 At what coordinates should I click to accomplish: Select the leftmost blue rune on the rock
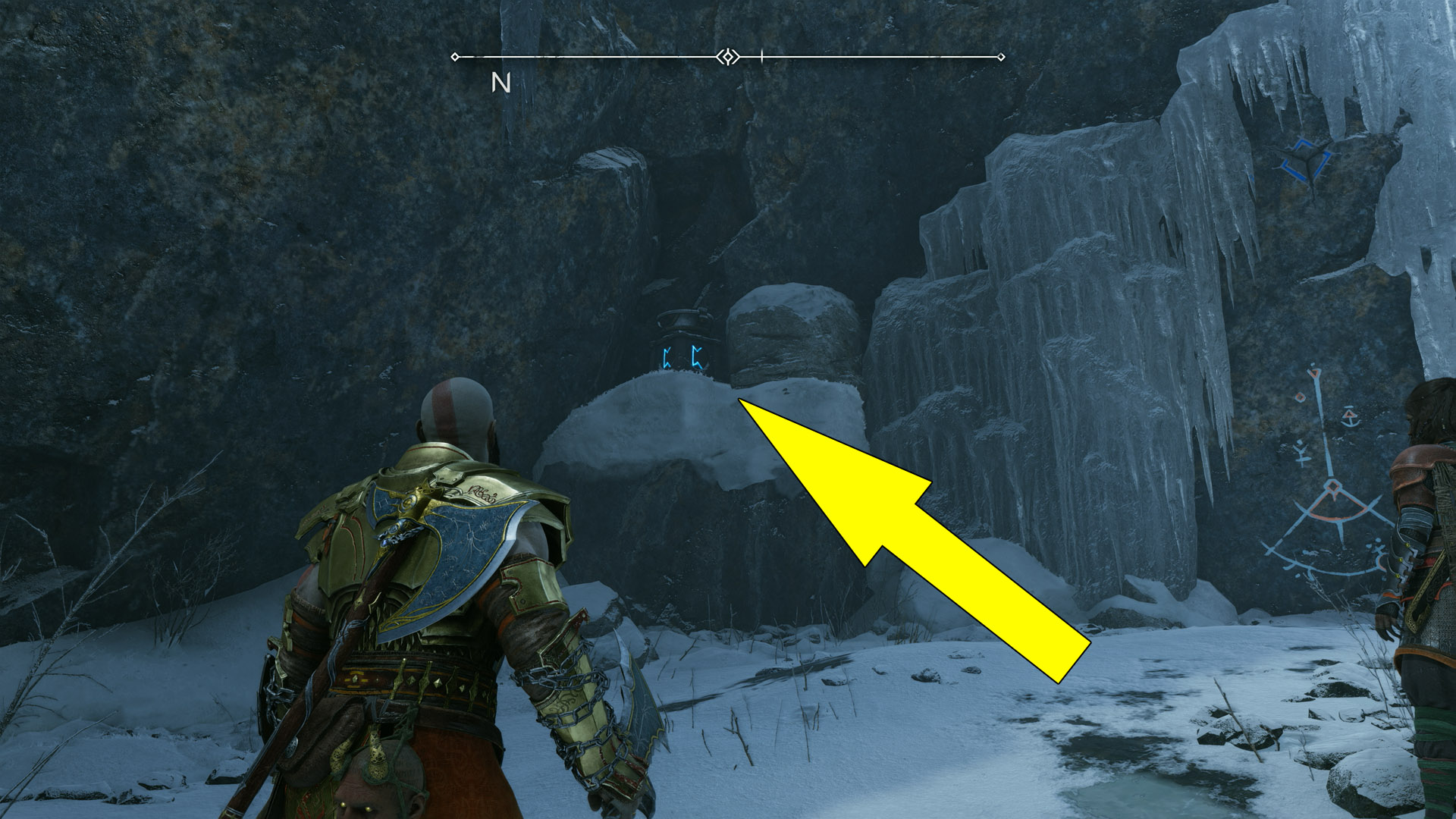667,358
